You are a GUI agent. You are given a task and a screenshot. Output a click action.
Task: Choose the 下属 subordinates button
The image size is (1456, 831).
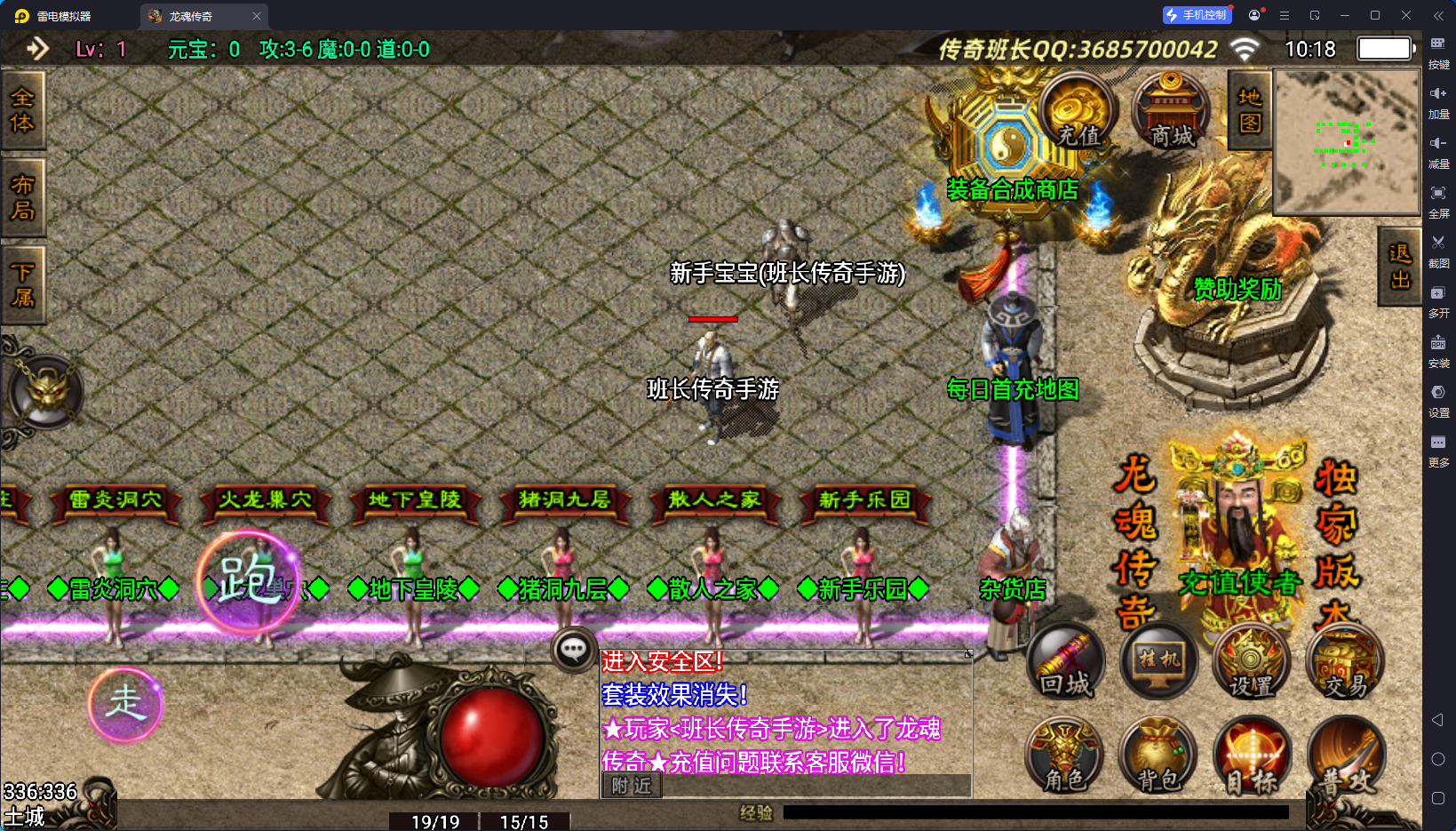22,284
